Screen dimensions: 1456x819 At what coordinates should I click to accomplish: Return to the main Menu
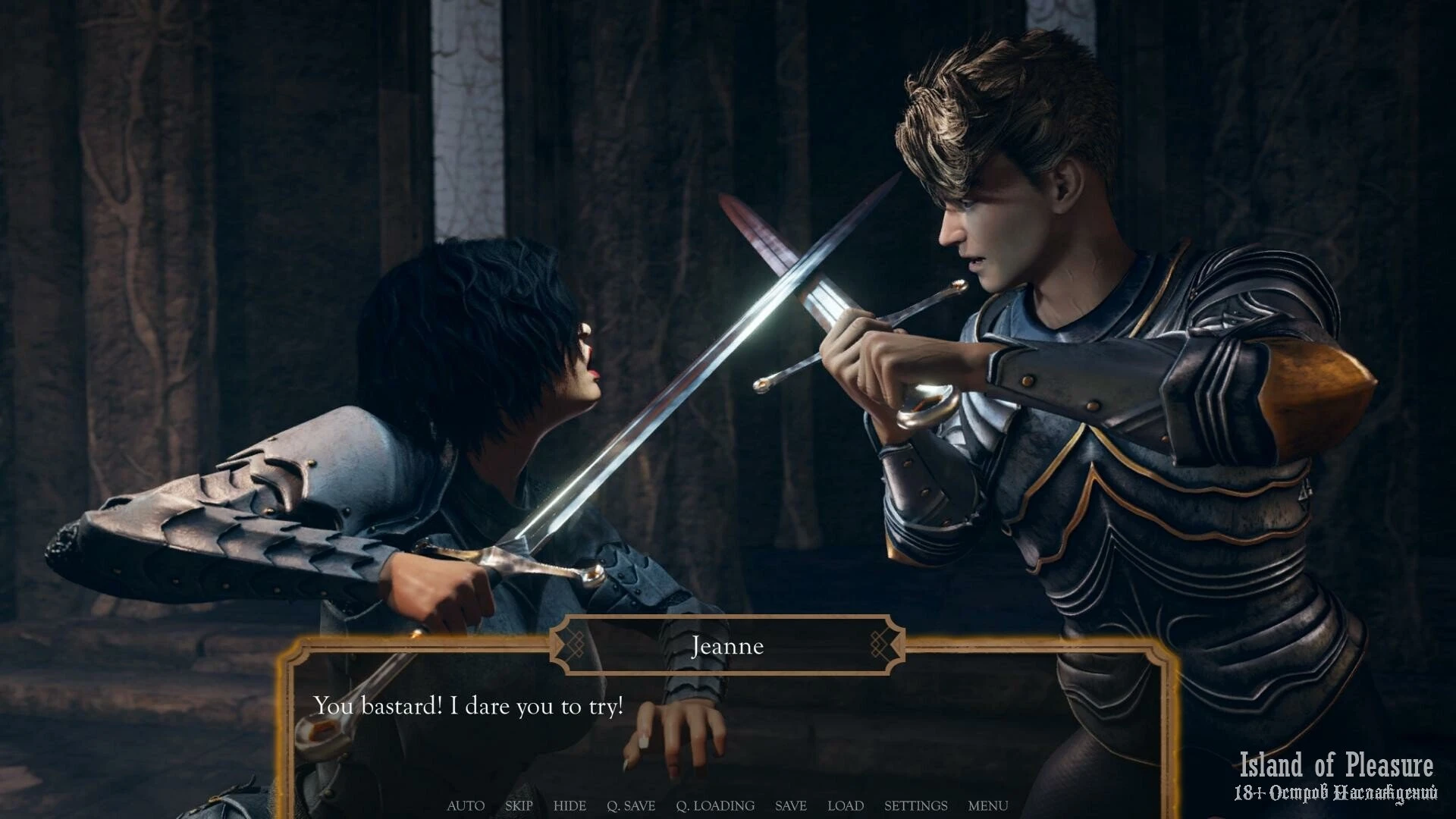pyautogui.click(x=988, y=805)
